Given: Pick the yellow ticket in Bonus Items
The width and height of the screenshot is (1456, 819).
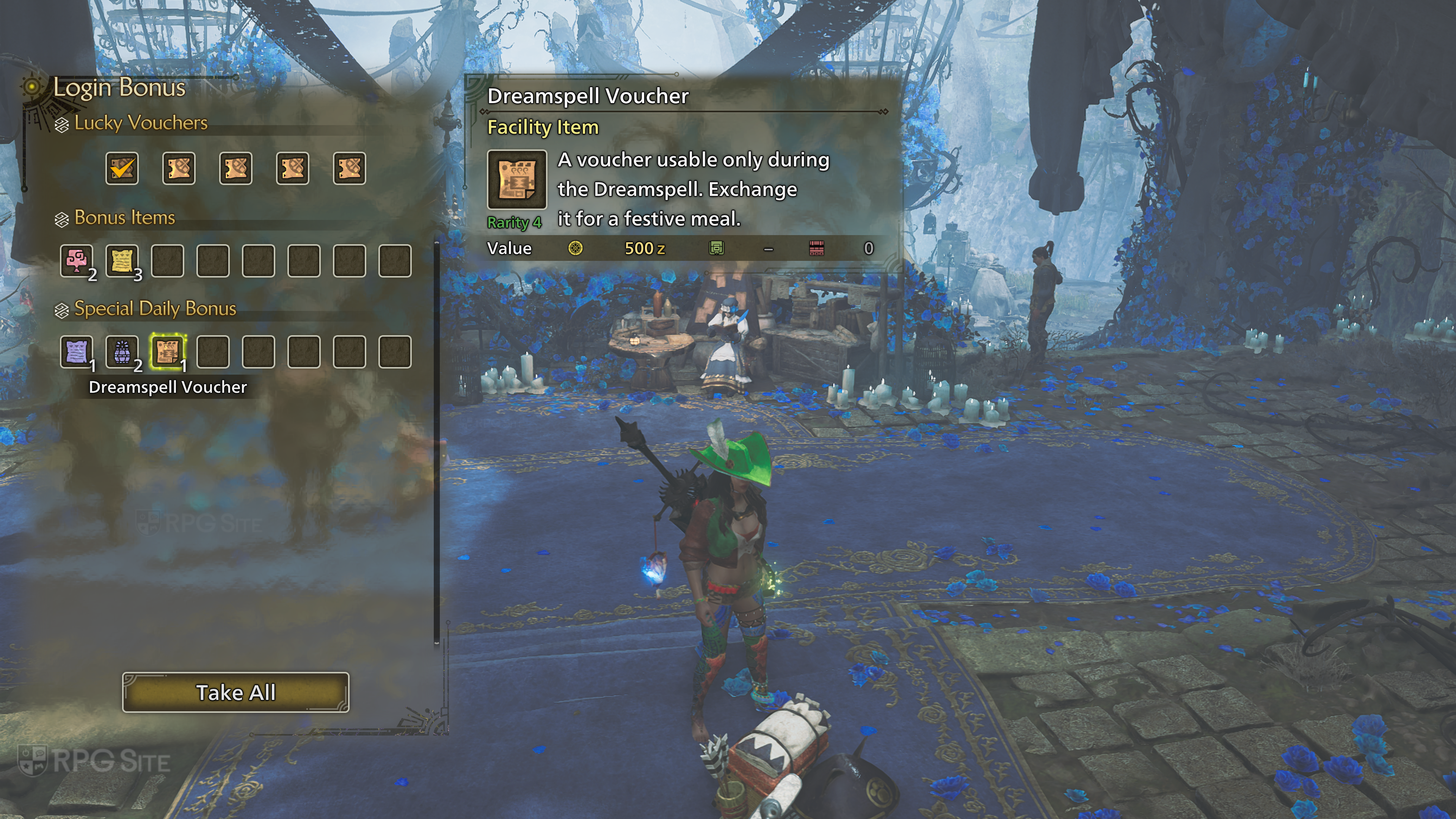Looking at the screenshot, I should (x=122, y=260).
